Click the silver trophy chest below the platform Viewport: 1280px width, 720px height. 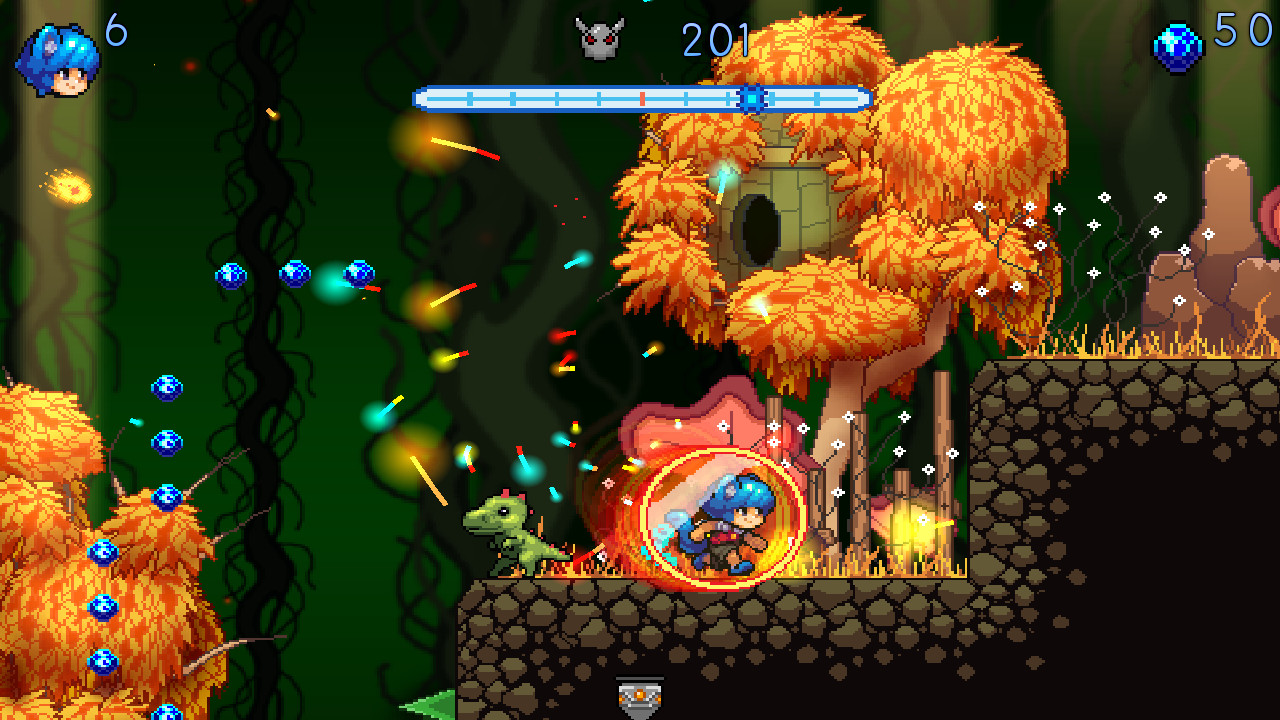pyautogui.click(x=640, y=695)
